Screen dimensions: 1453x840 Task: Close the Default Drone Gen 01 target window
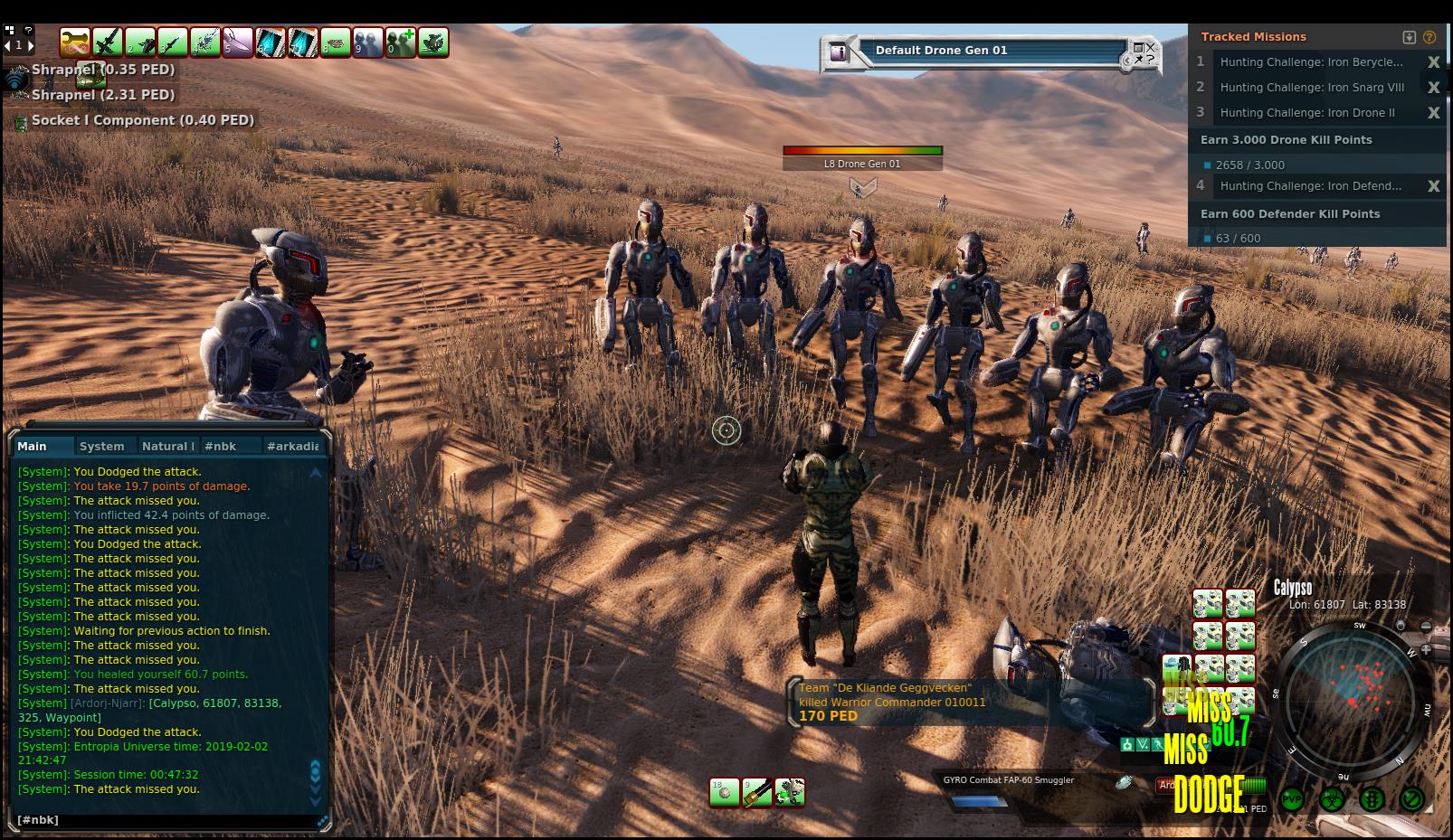click(1150, 47)
